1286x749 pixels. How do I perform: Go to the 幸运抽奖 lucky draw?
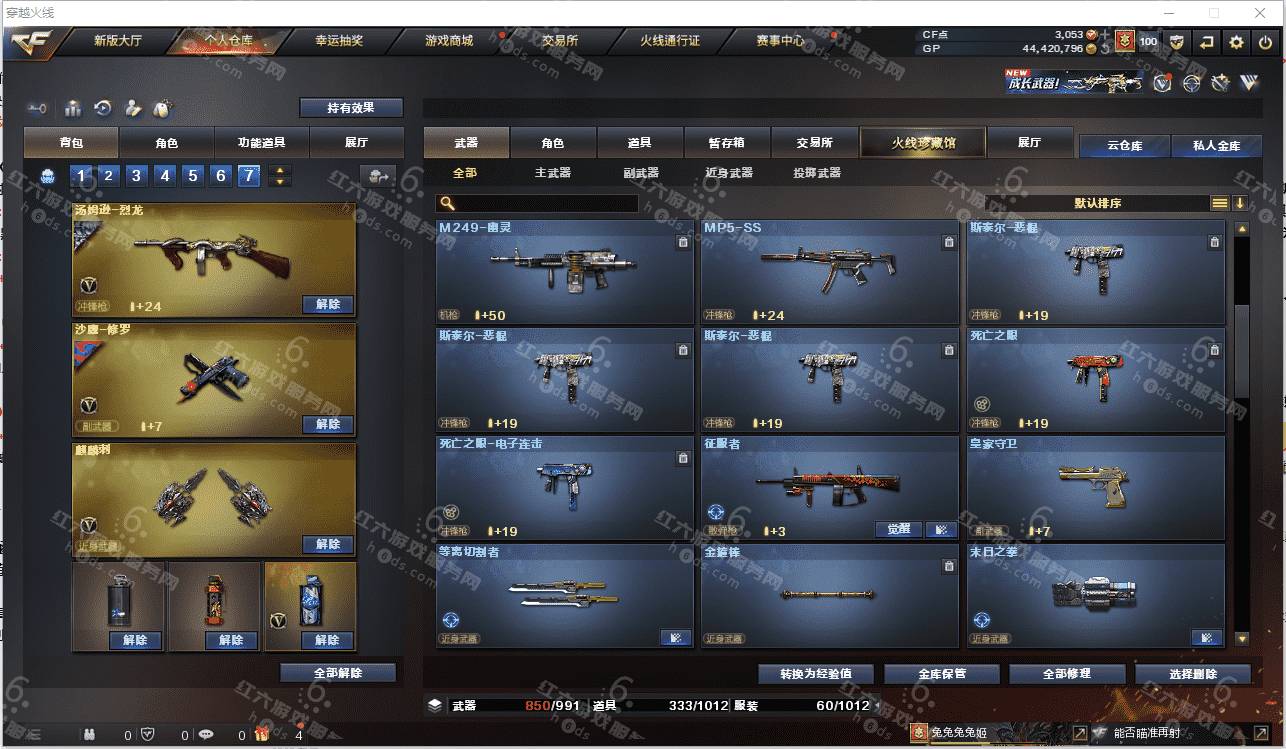tap(339, 41)
